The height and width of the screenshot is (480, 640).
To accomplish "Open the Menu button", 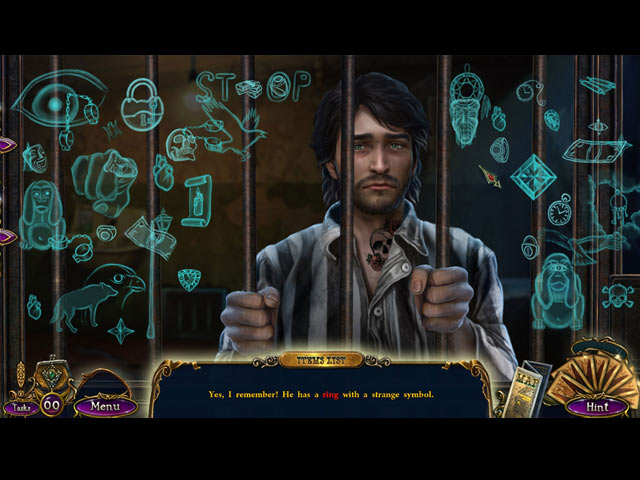I will click(x=105, y=406).
